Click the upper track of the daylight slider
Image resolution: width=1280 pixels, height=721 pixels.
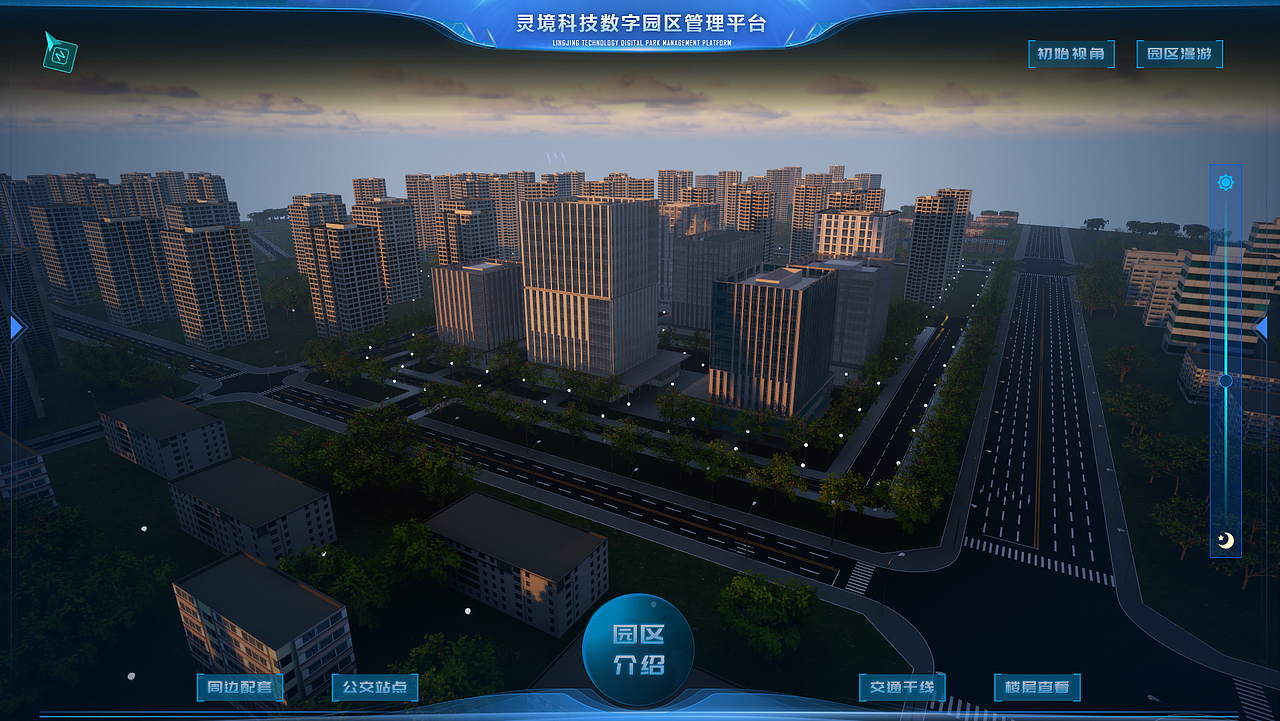[x=1224, y=280]
